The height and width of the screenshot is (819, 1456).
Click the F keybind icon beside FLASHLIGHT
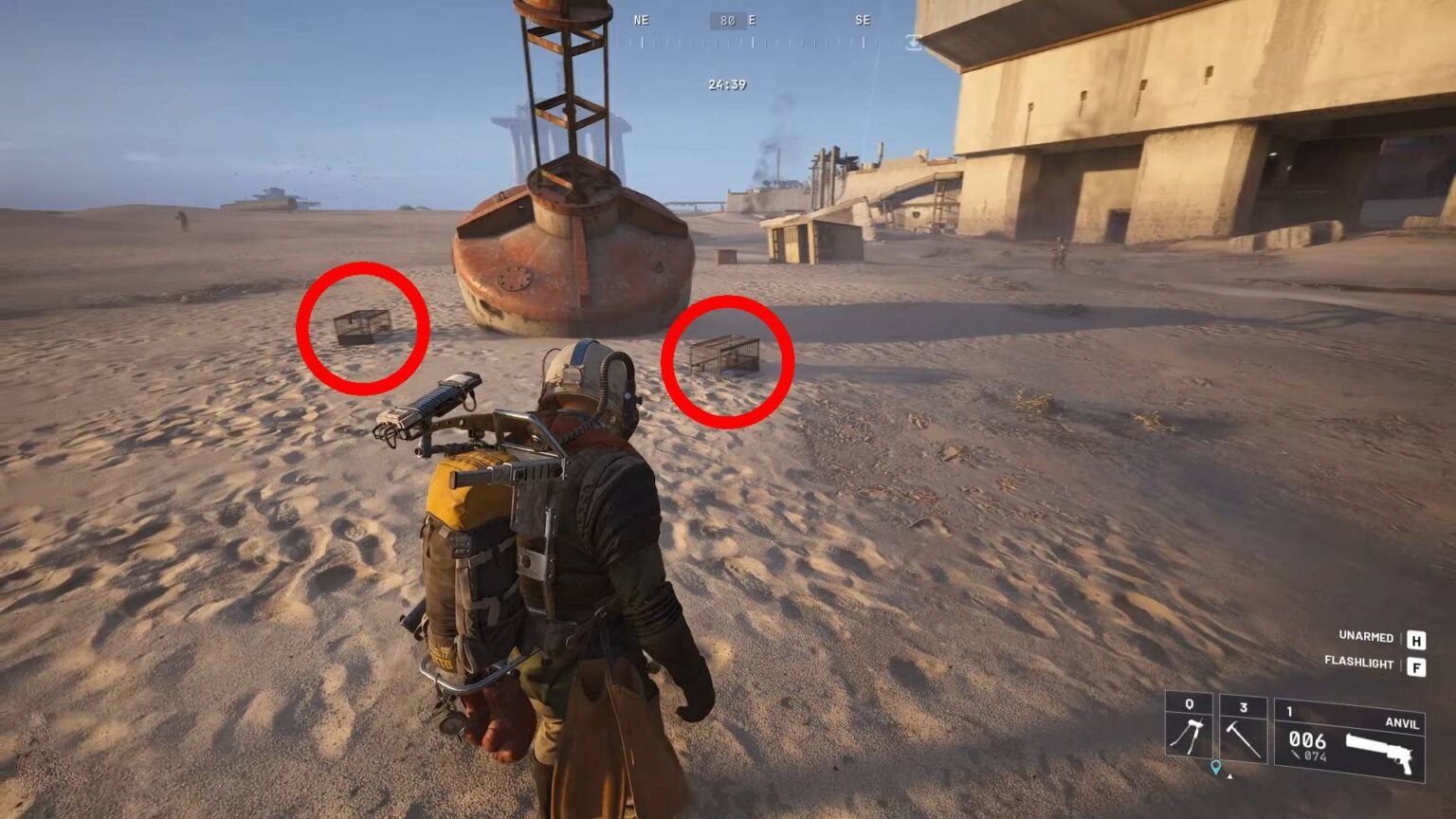tap(1417, 666)
